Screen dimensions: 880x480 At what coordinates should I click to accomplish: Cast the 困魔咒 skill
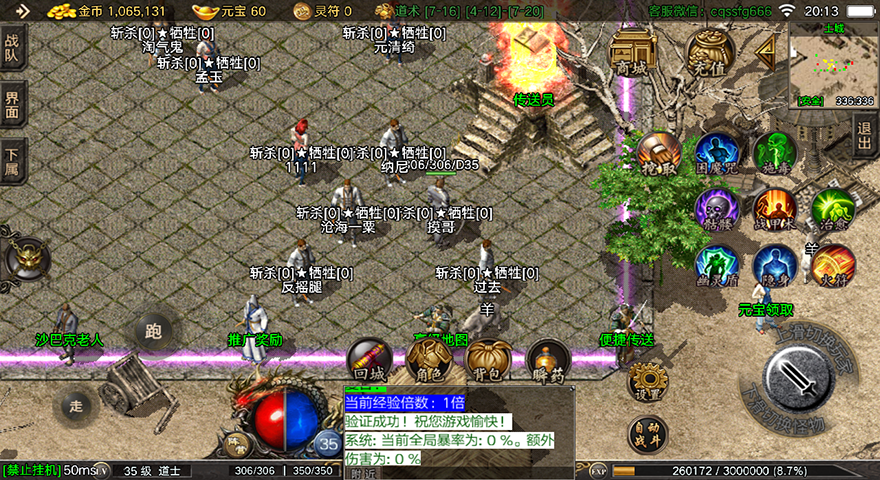click(x=717, y=153)
